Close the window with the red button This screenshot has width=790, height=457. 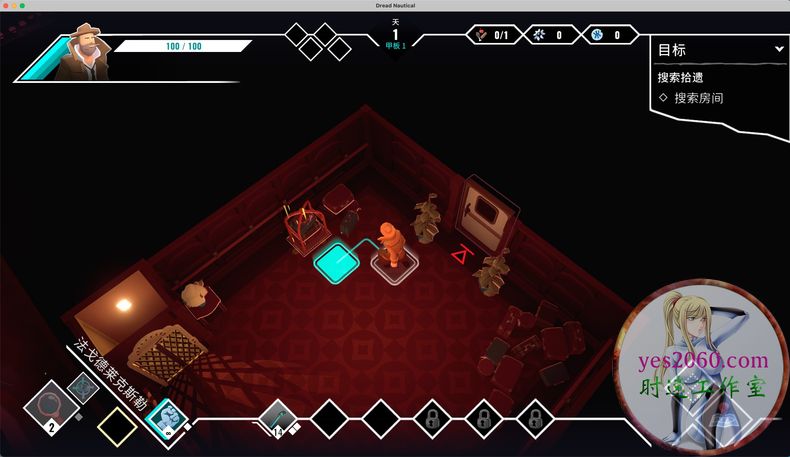click(x=5, y=6)
